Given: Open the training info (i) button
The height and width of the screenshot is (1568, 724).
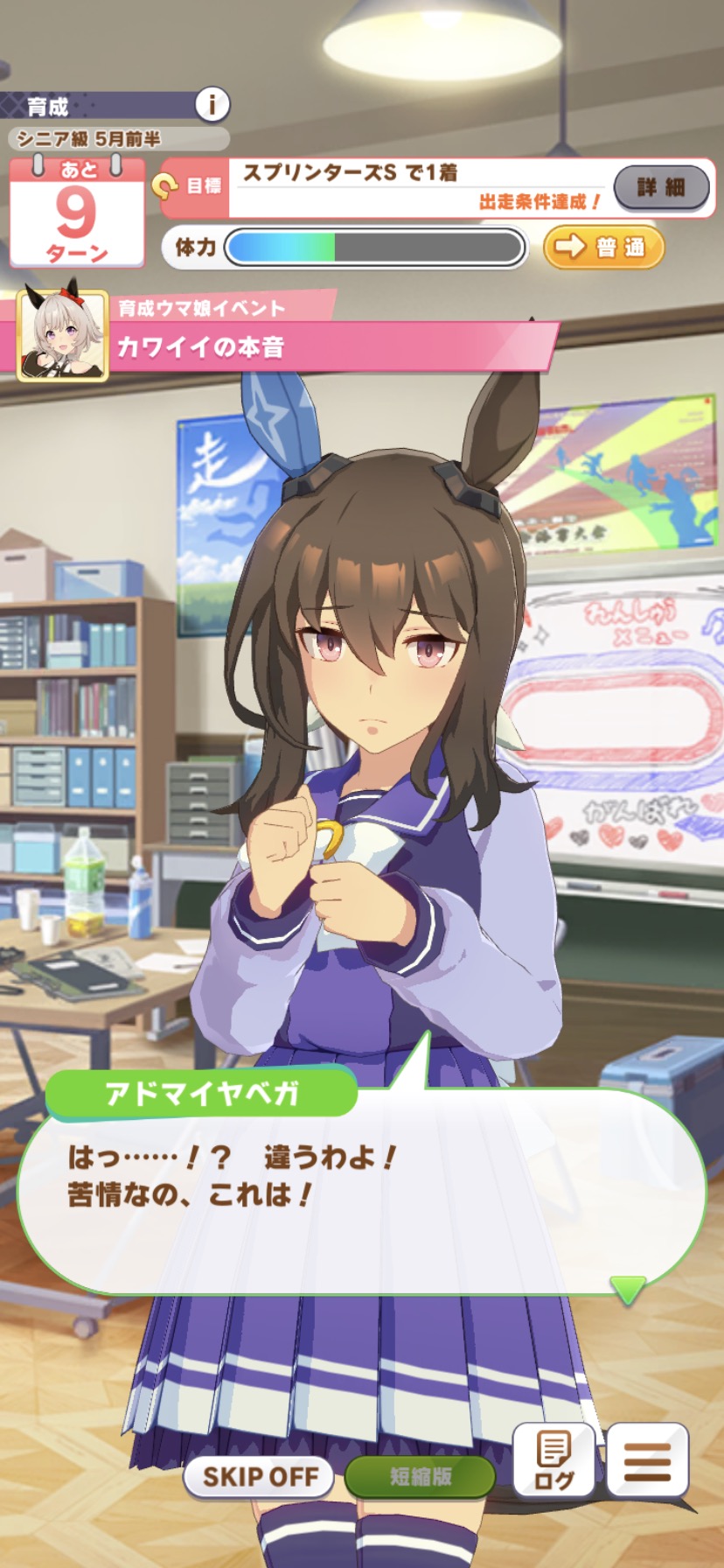Looking at the screenshot, I should [x=211, y=105].
